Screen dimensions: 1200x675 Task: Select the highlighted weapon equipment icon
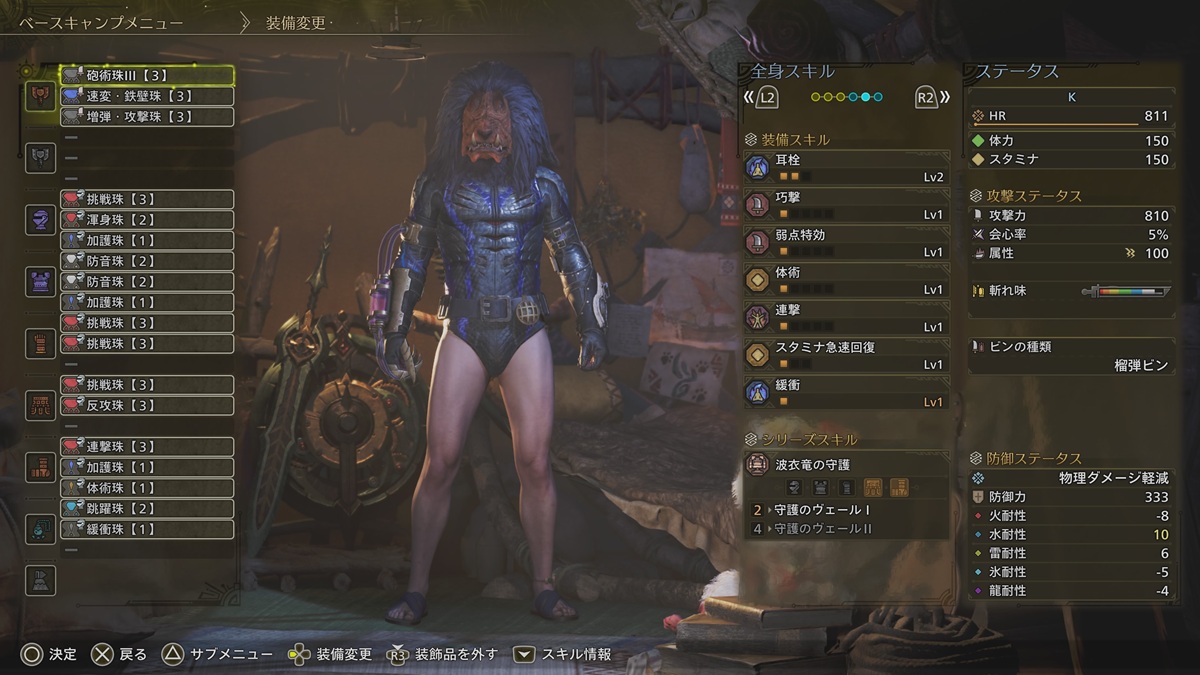pos(41,96)
